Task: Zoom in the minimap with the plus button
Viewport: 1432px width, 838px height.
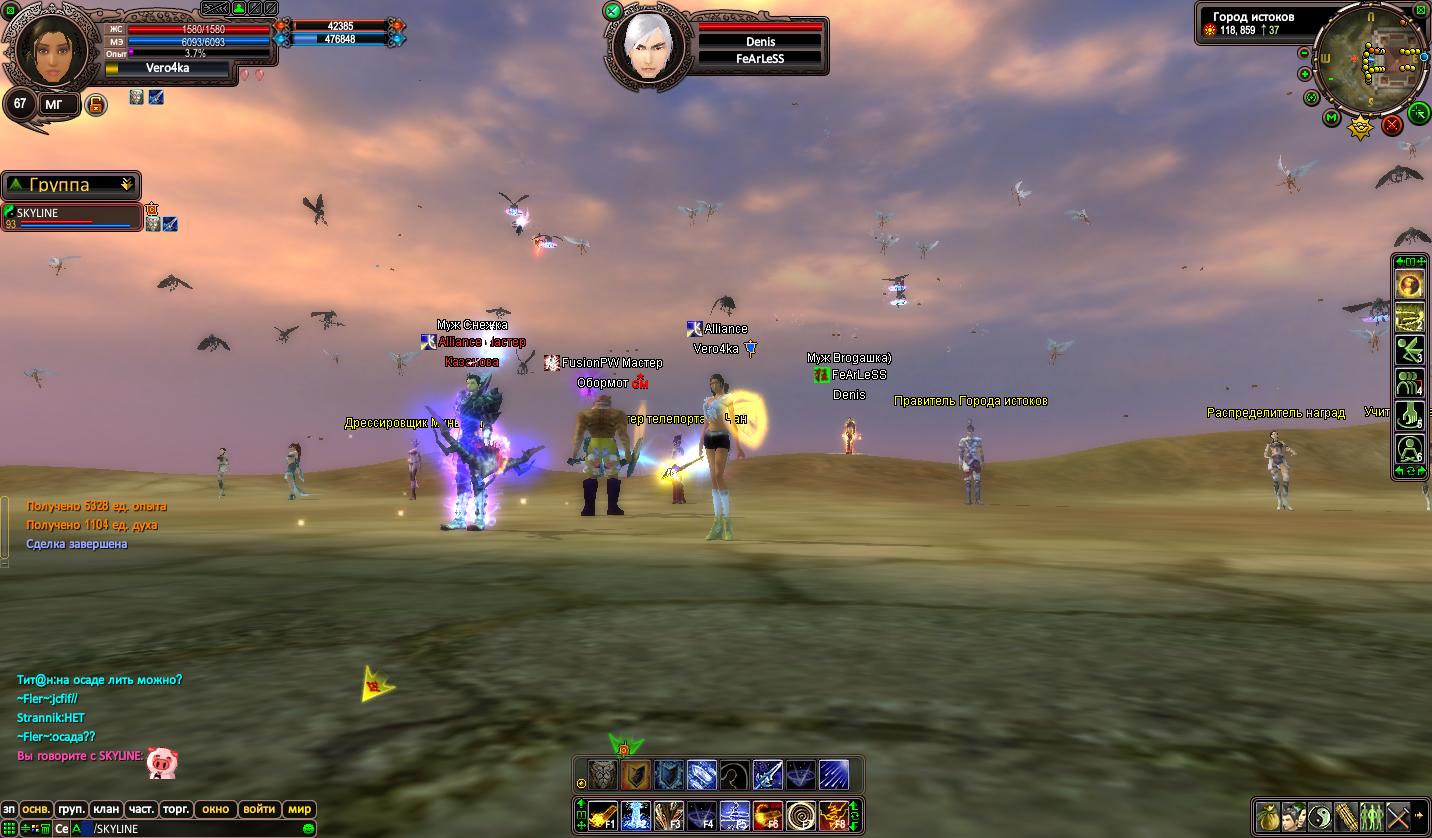Action: [x=1304, y=74]
